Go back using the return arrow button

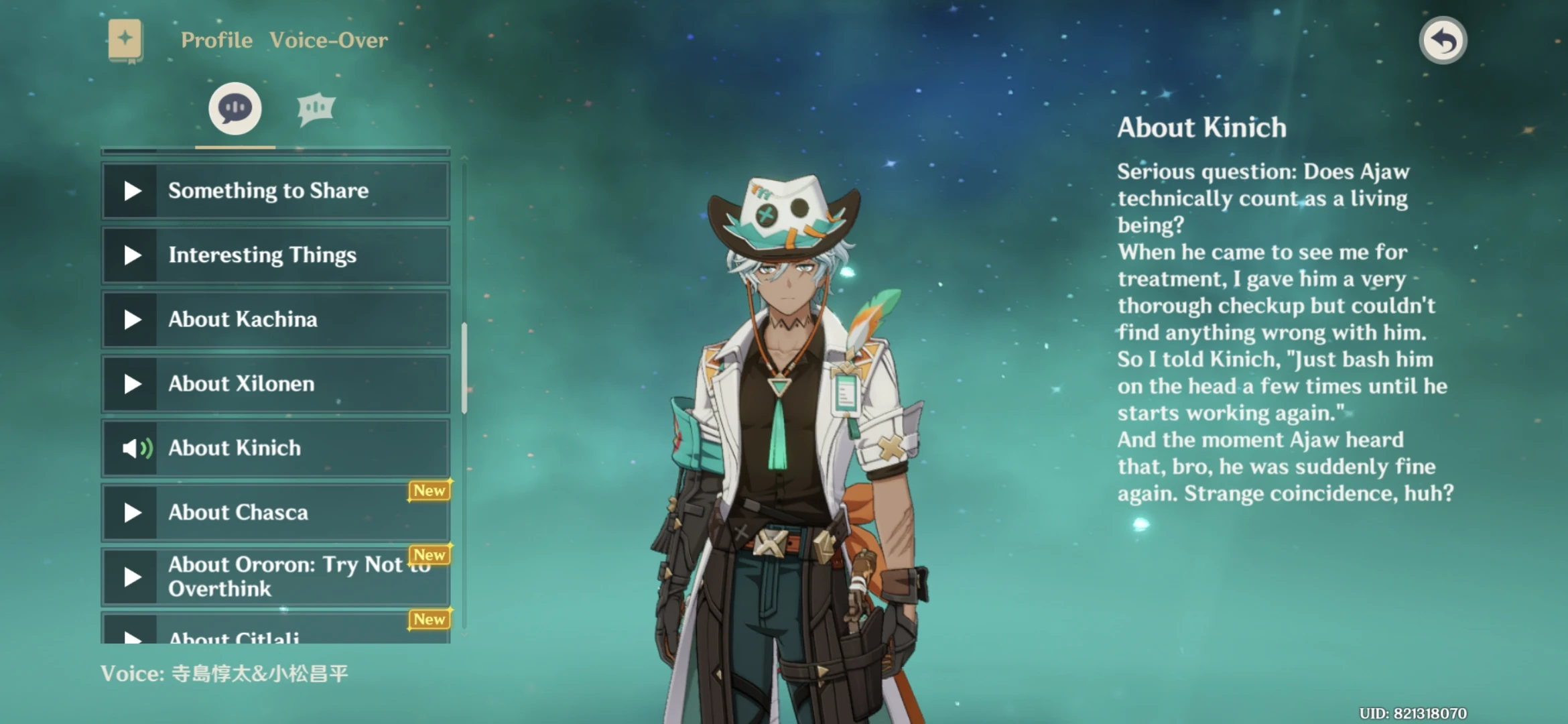click(x=1443, y=40)
